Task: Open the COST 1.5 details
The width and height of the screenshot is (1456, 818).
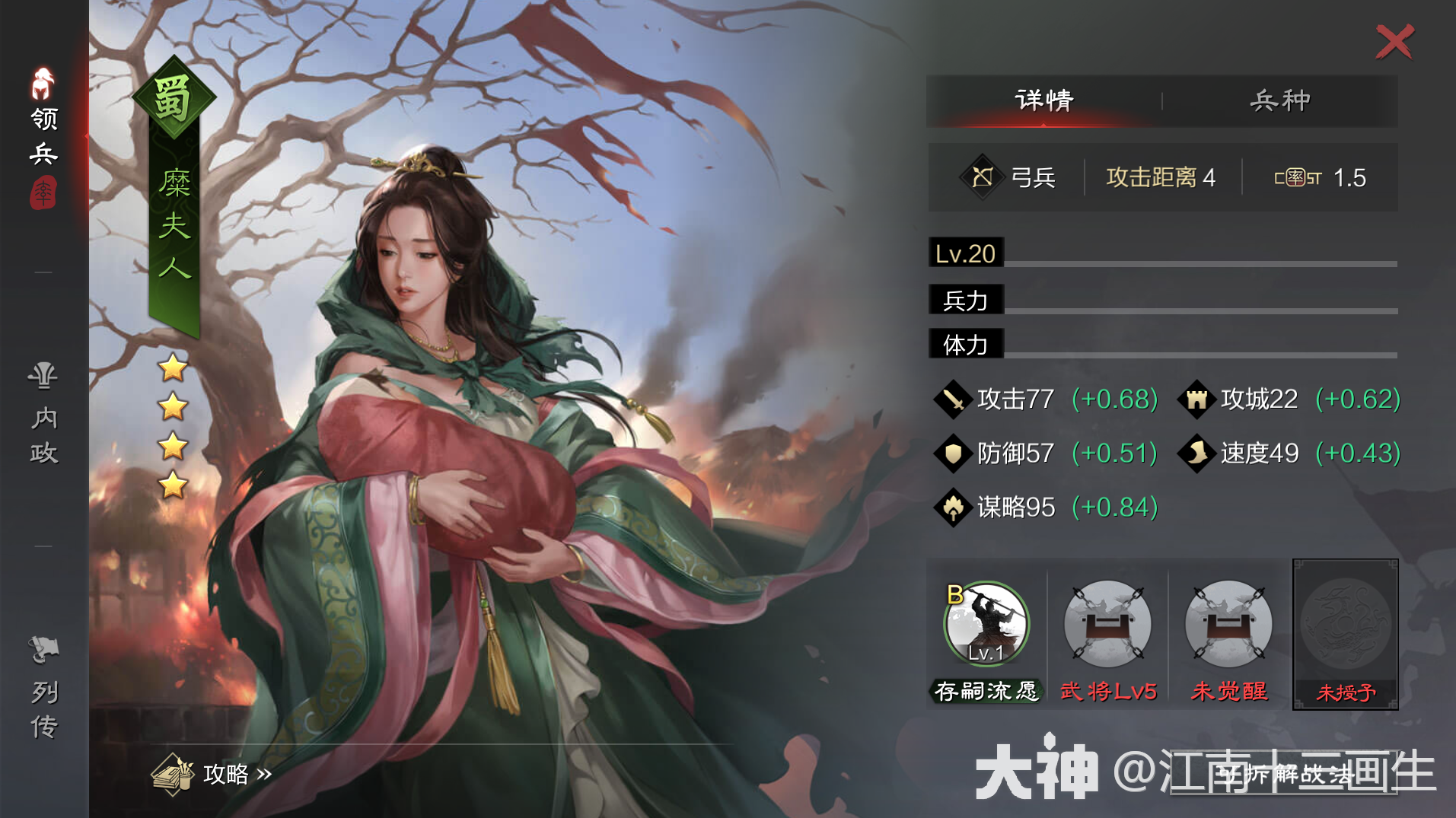Action: (x=1321, y=177)
